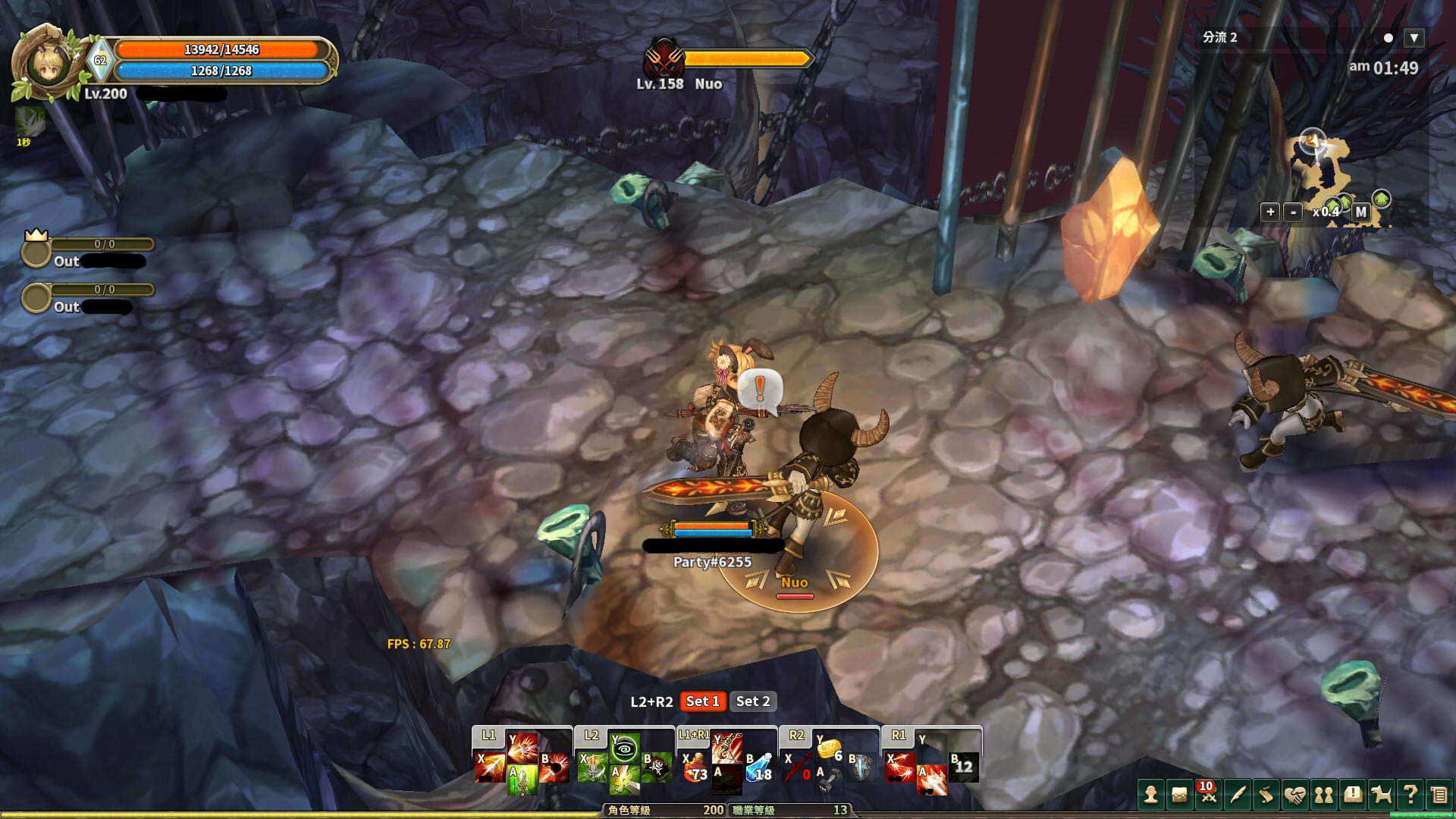Open the feather quill menu icon
This screenshot has width=1456, height=819.
(x=1238, y=795)
